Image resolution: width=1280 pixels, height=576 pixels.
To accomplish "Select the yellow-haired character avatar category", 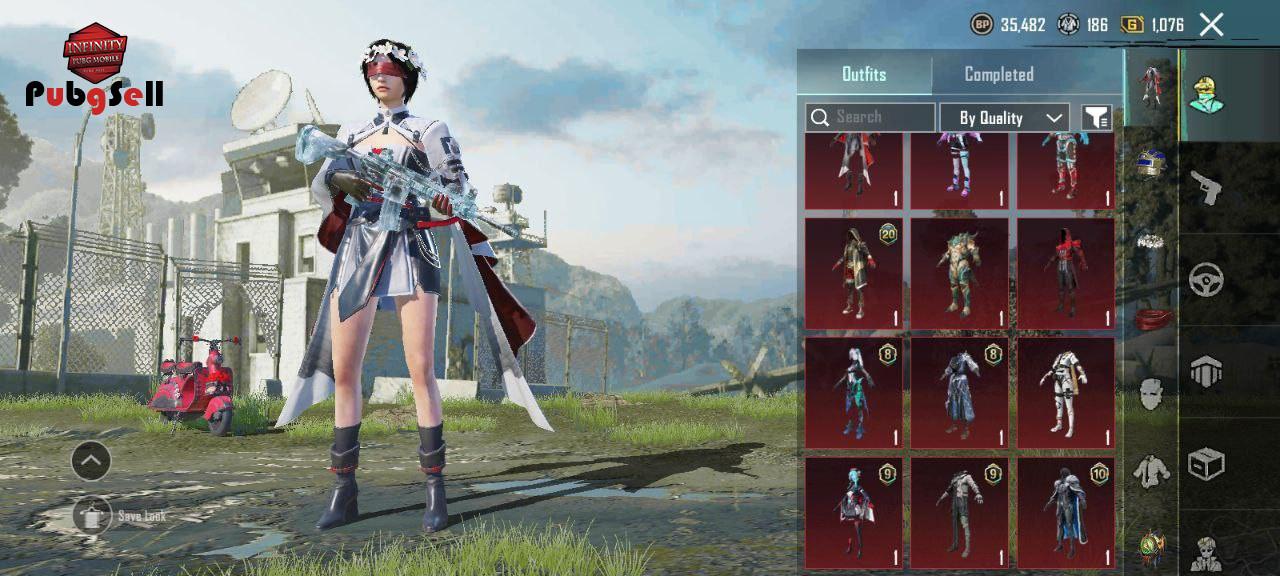I will click(1206, 94).
